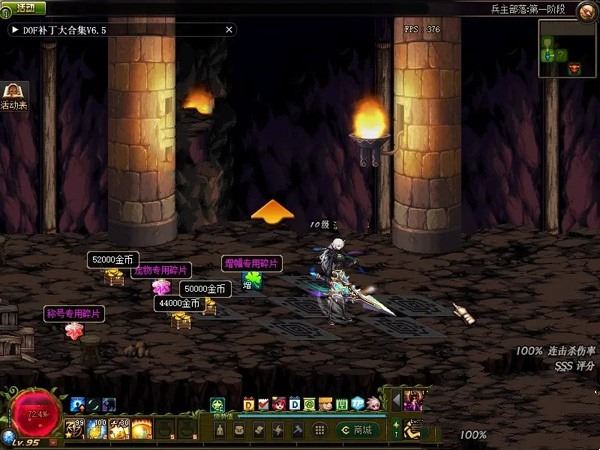Use the quick slot item with count 99

[76, 429]
